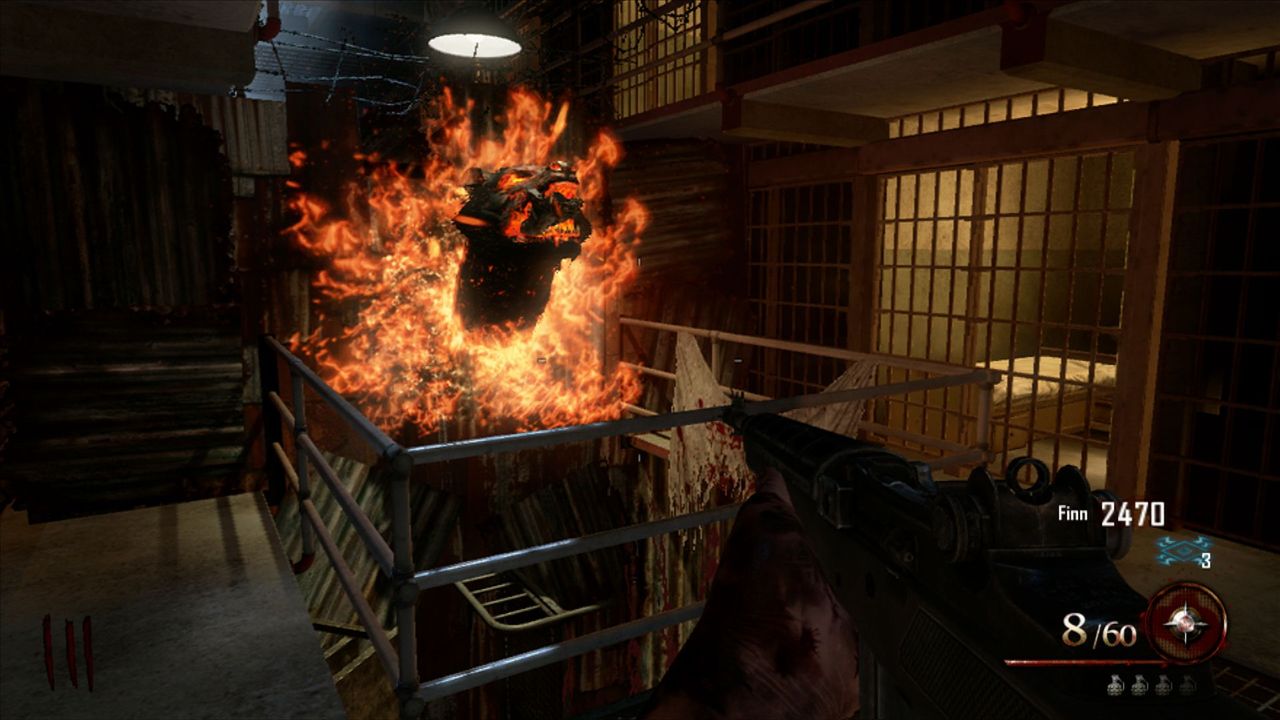Click the blue afterlife icon
This screenshot has height=720, width=1280.
pyautogui.click(x=1180, y=549)
